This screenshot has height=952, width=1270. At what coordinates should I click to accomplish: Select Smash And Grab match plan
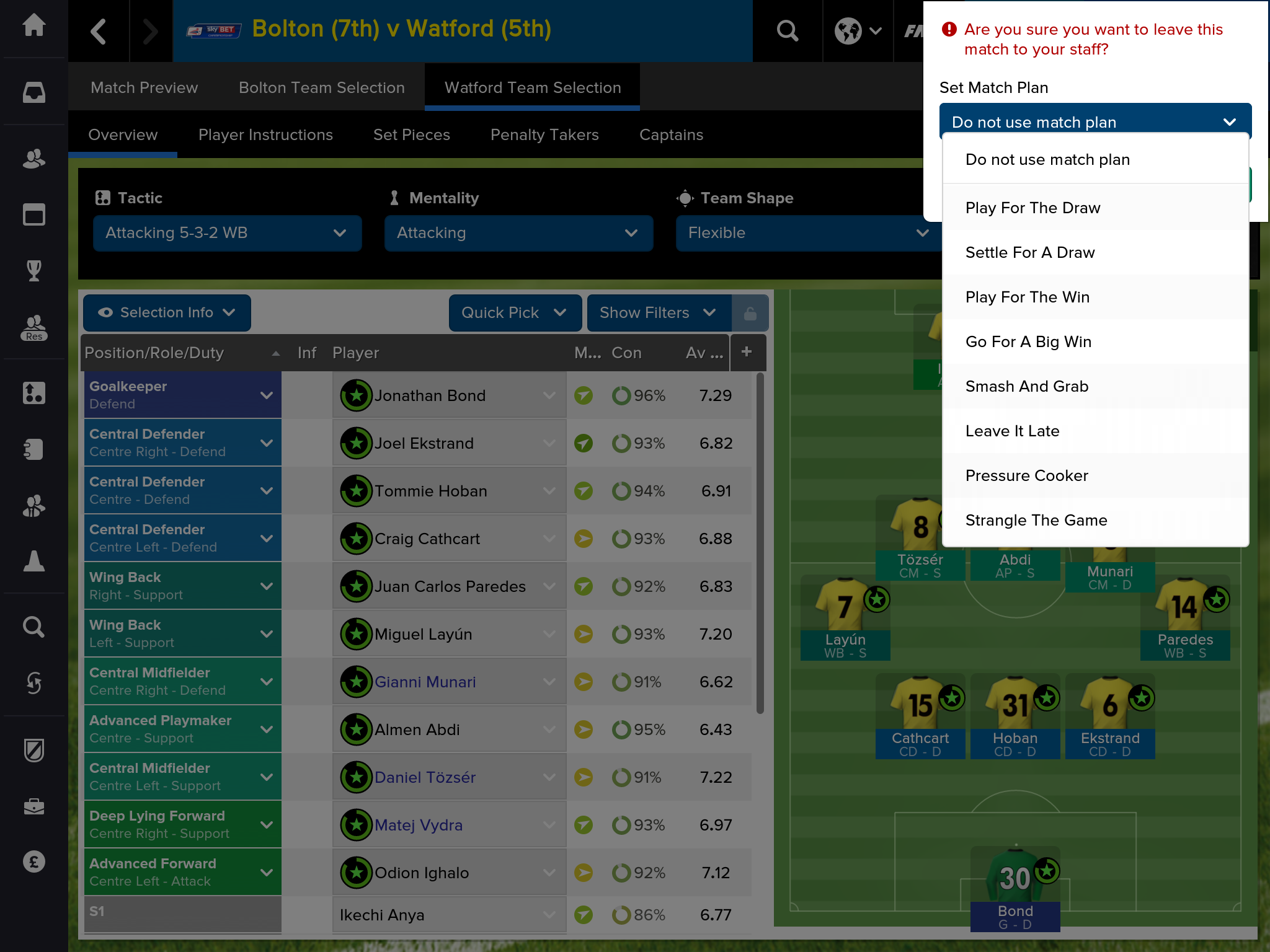1026,387
